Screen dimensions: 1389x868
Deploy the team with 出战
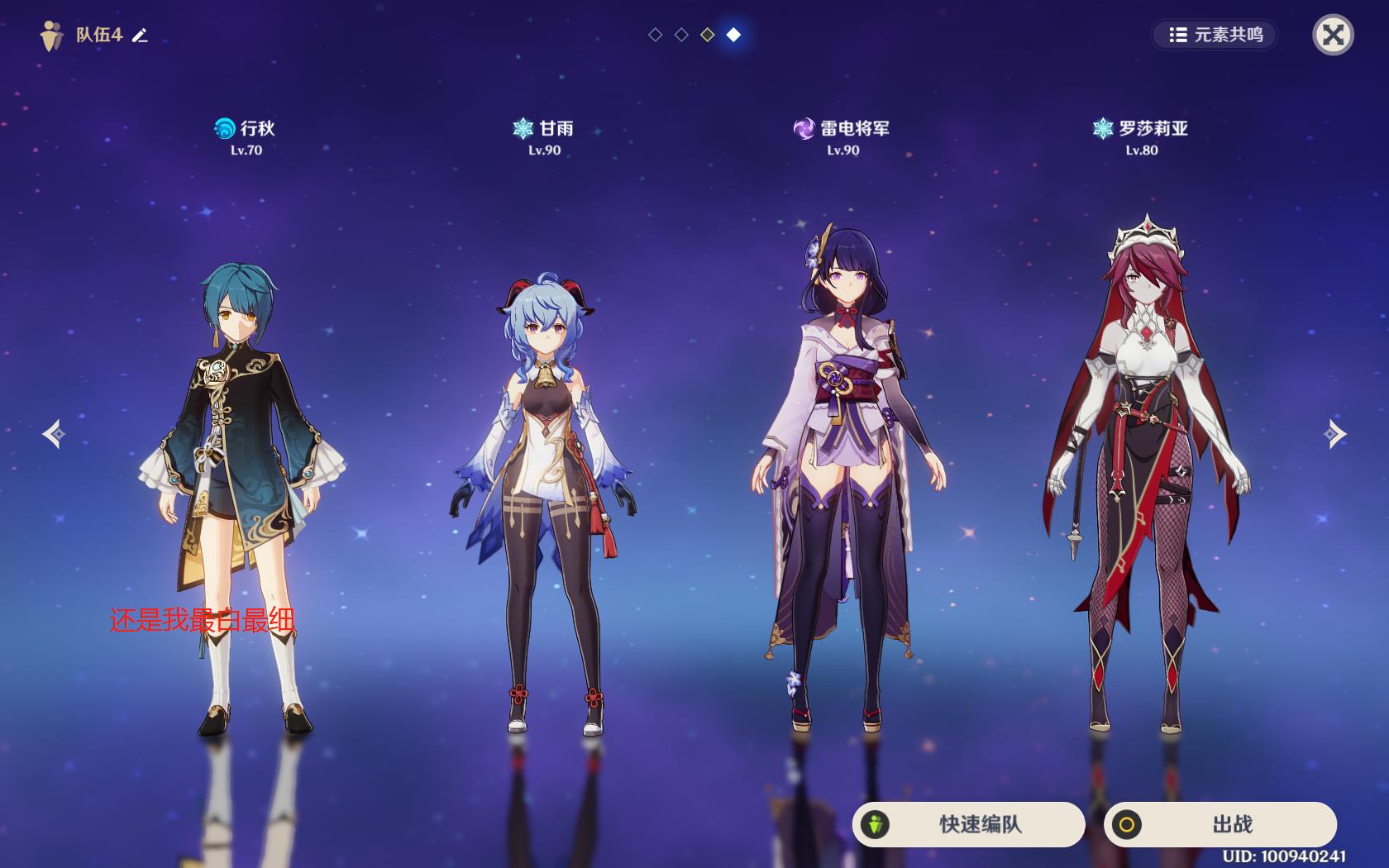click(x=1220, y=824)
